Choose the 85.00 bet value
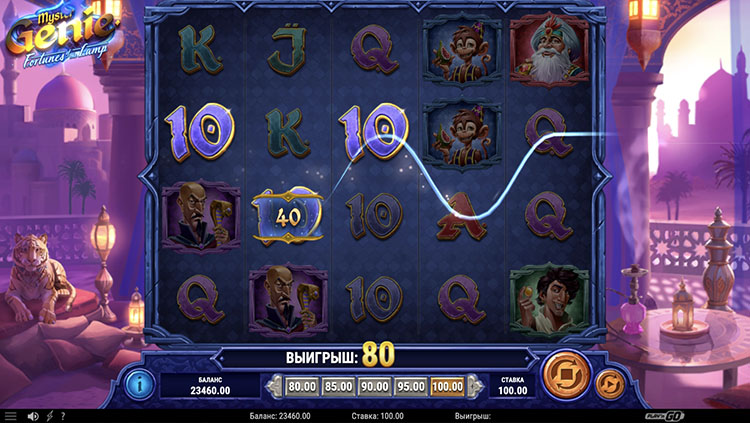The width and height of the screenshot is (750, 423). [x=338, y=385]
